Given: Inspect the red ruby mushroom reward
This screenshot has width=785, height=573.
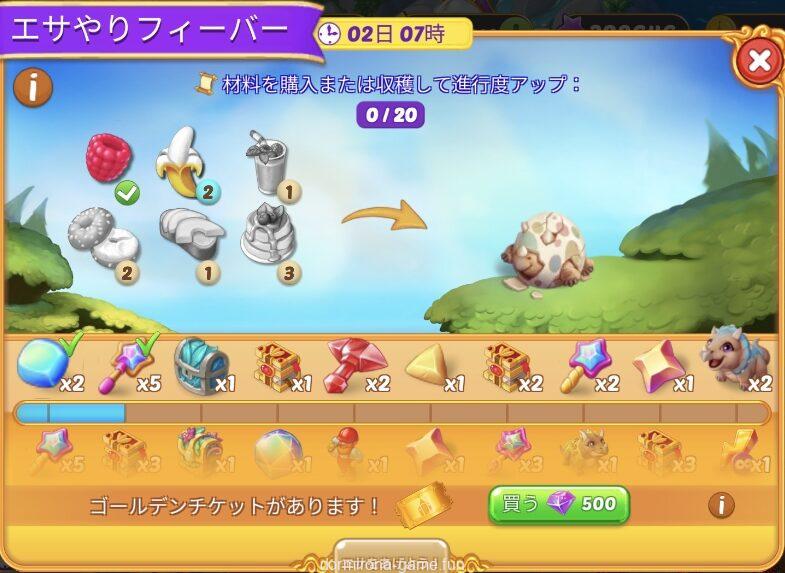Looking at the screenshot, I should pyautogui.click(x=352, y=362).
